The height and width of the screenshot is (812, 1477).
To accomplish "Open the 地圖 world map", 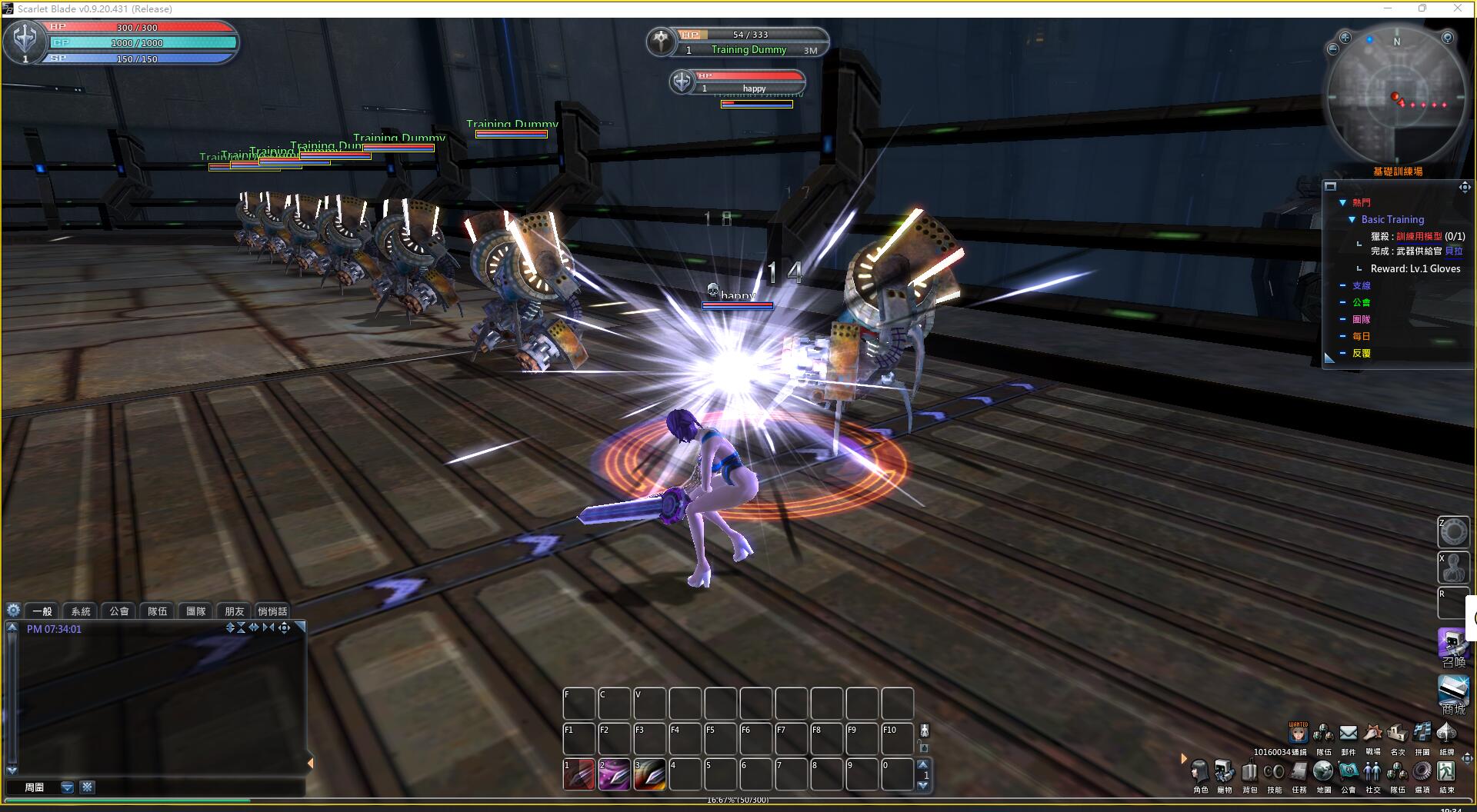I will click(x=1323, y=771).
